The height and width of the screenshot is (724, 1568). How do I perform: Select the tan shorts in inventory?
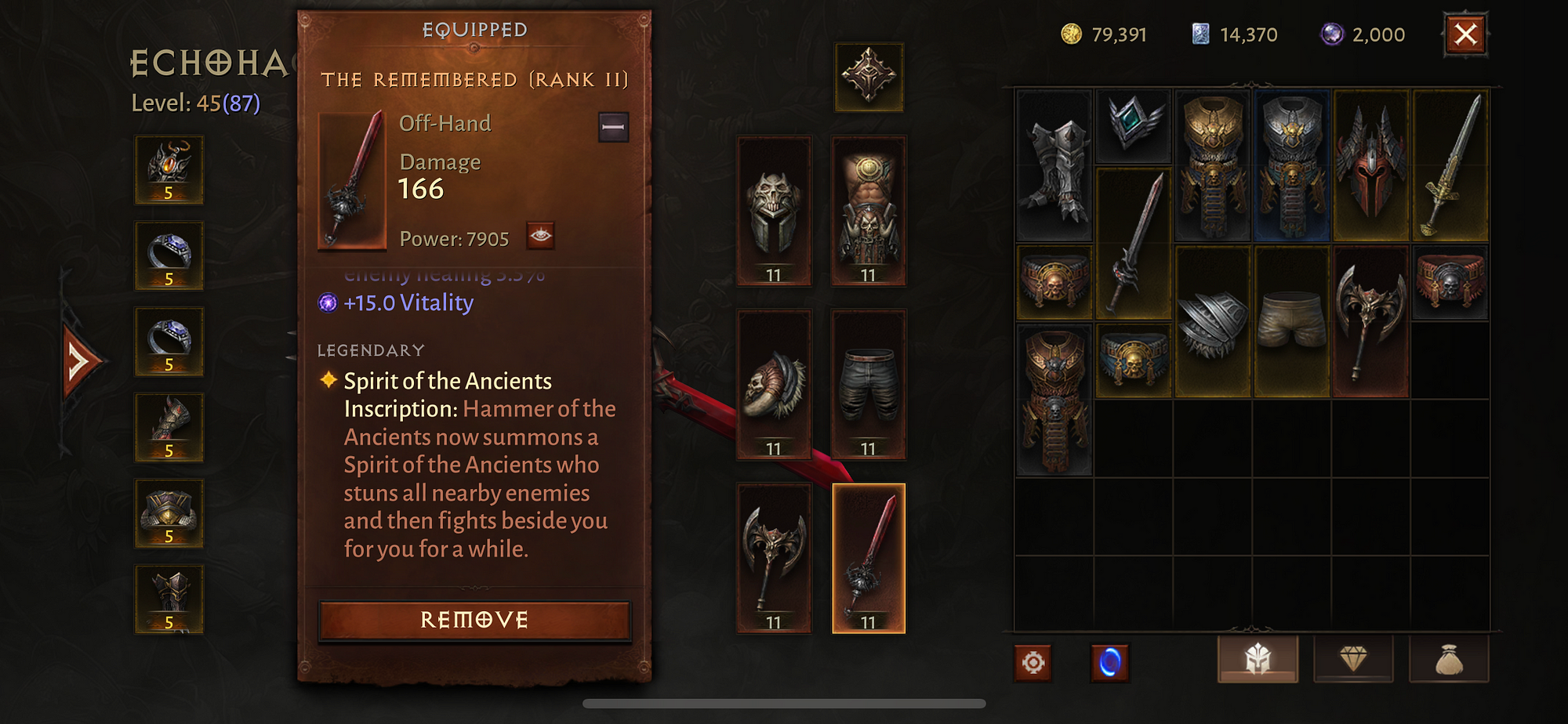coord(1291,321)
